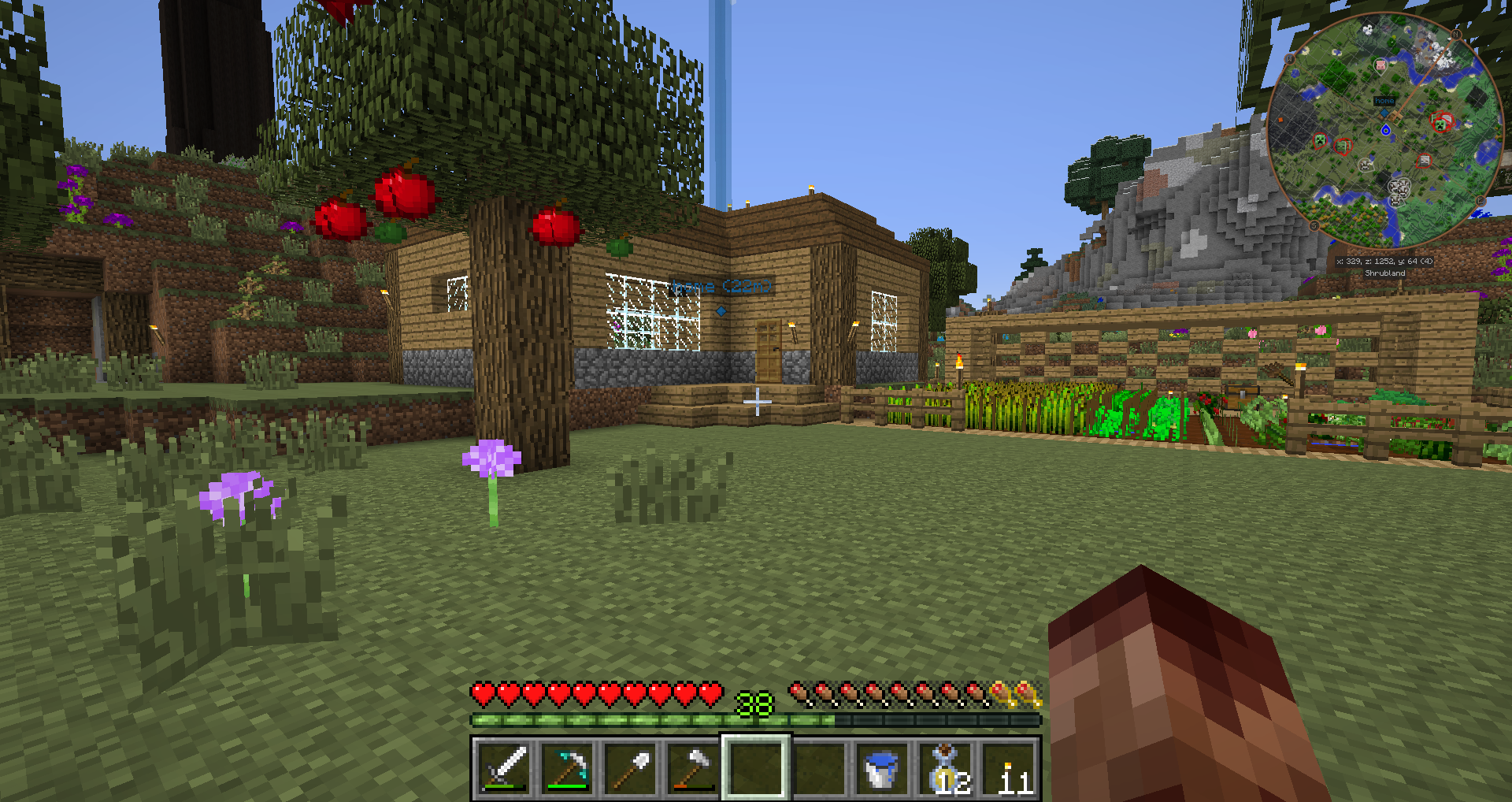Screen dimensions: 1512x802
Task: Click the W compass marker on the minimap
Action: [1290, 58]
